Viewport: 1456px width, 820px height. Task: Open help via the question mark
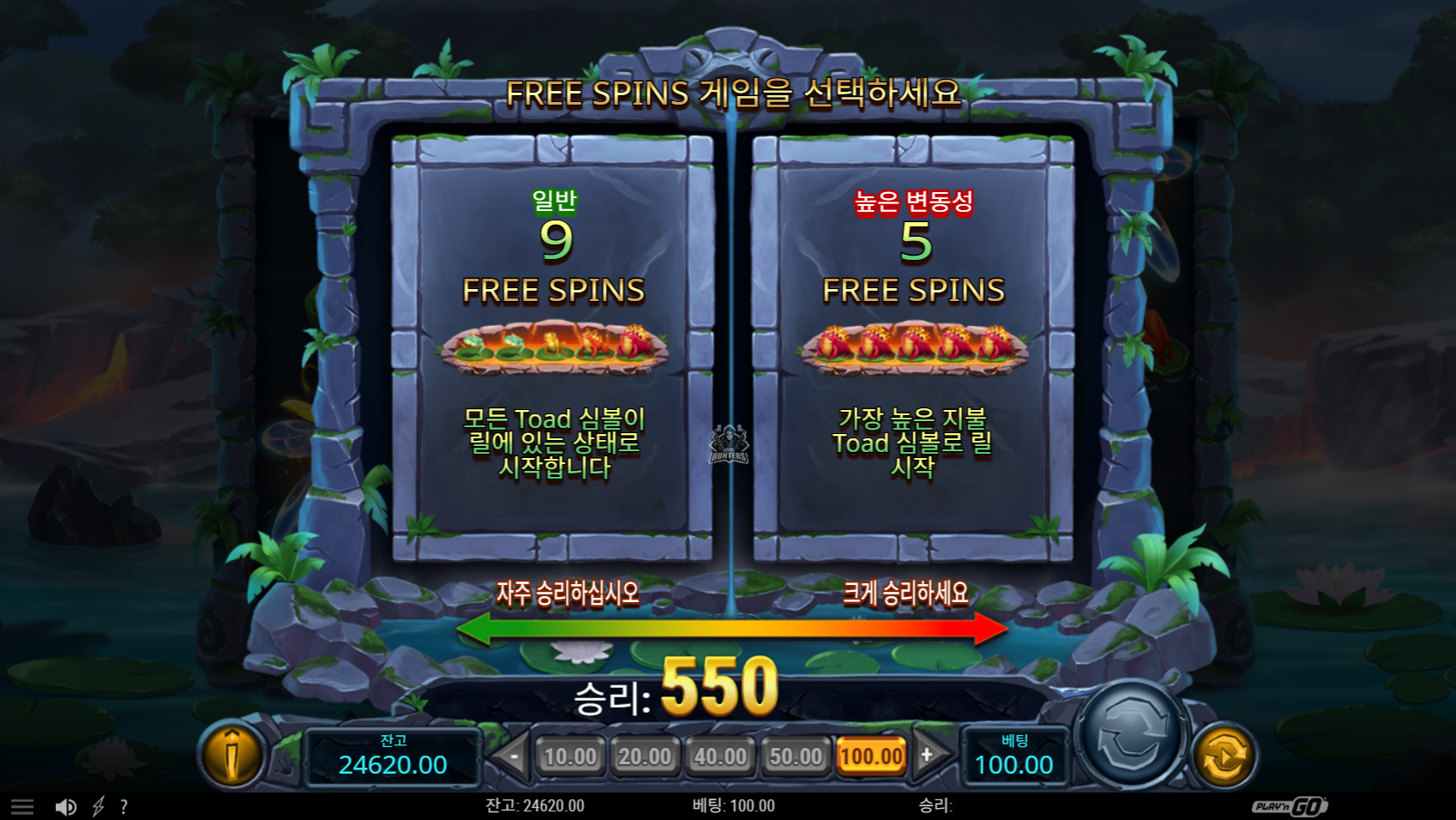point(124,806)
